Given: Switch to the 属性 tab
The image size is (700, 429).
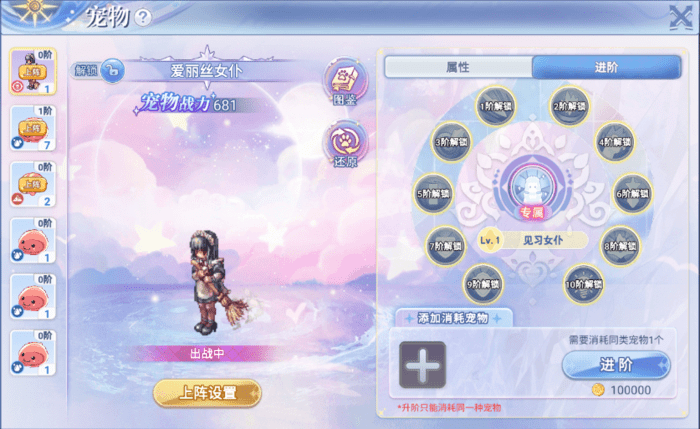Looking at the screenshot, I should tap(457, 66).
